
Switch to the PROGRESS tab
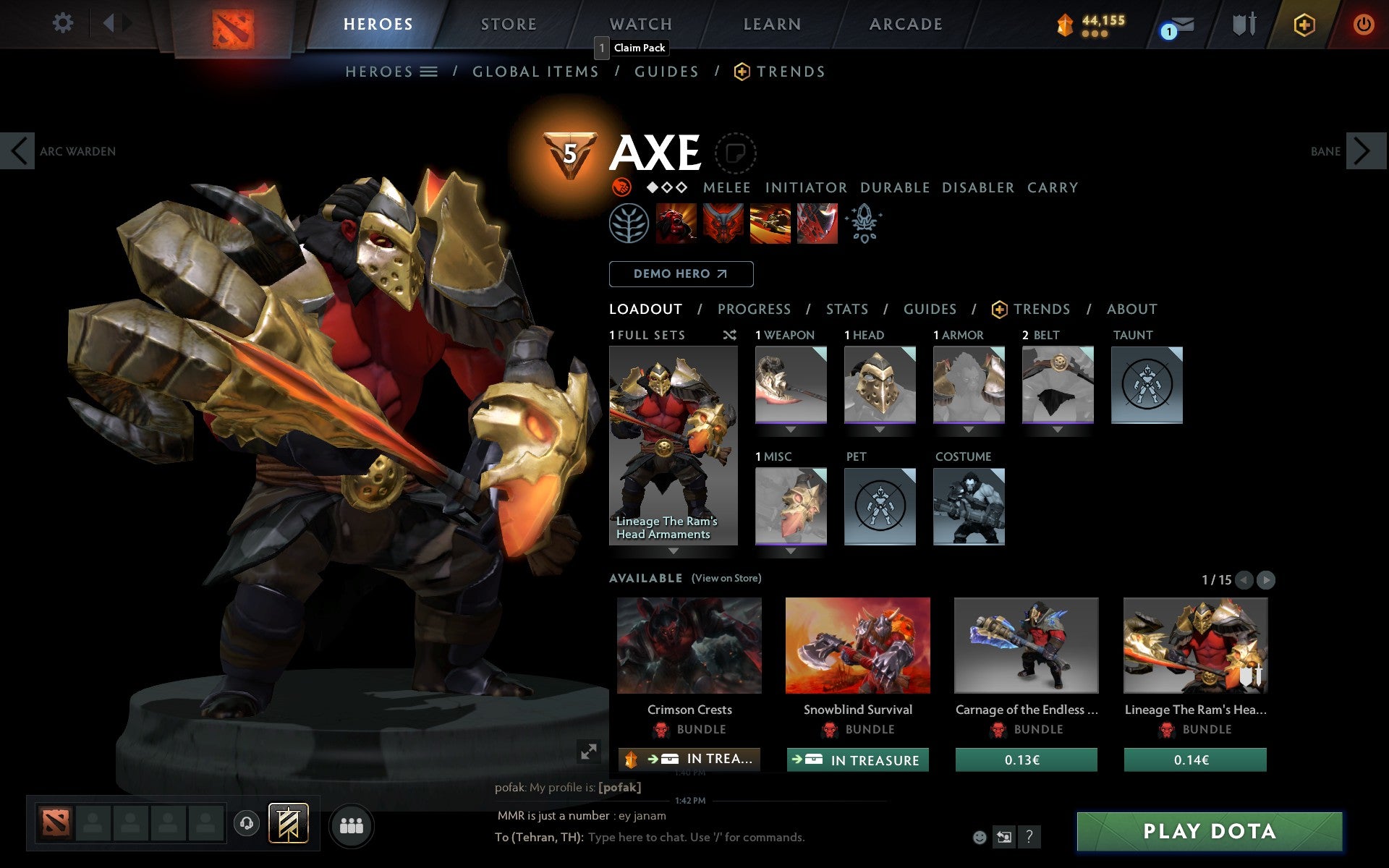click(753, 309)
